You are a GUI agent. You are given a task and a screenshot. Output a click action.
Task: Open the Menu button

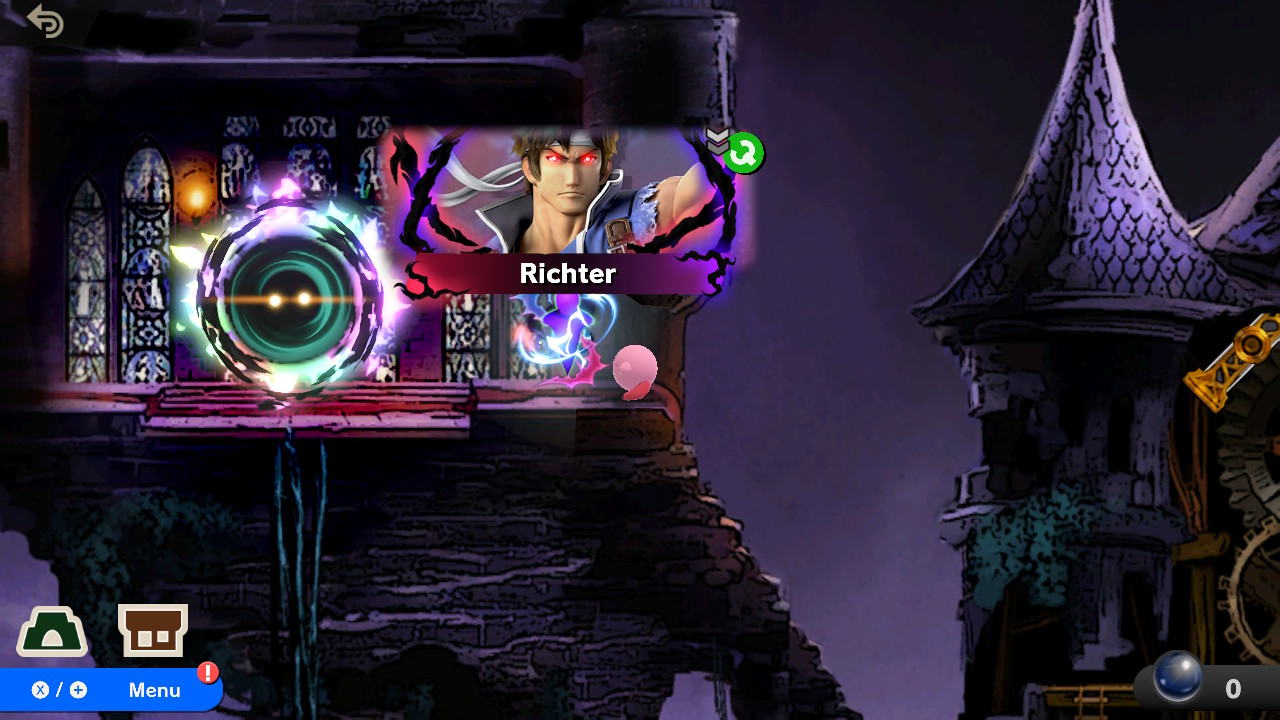click(x=110, y=690)
